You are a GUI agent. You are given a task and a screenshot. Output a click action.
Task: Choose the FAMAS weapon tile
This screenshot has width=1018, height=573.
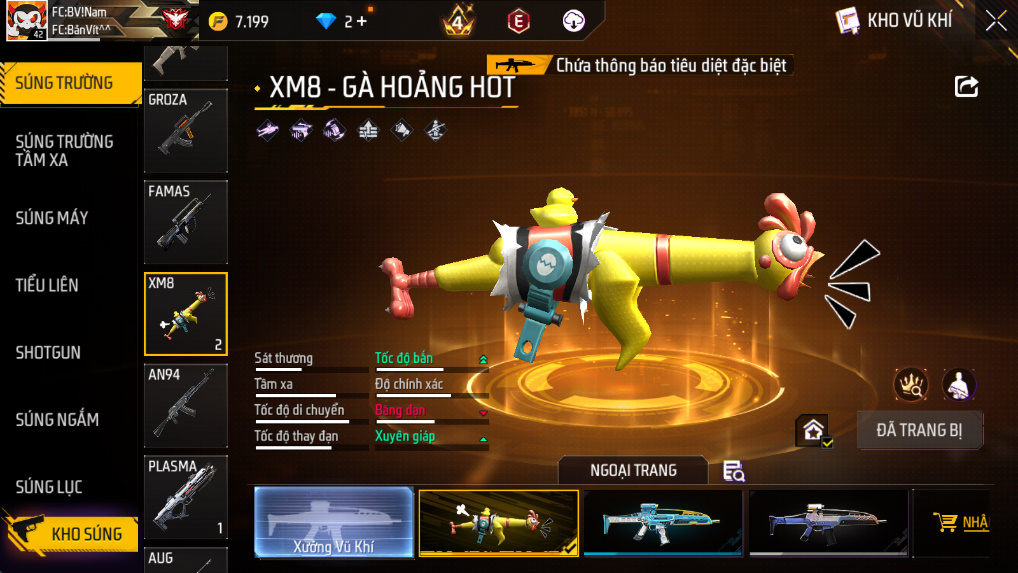pos(186,222)
